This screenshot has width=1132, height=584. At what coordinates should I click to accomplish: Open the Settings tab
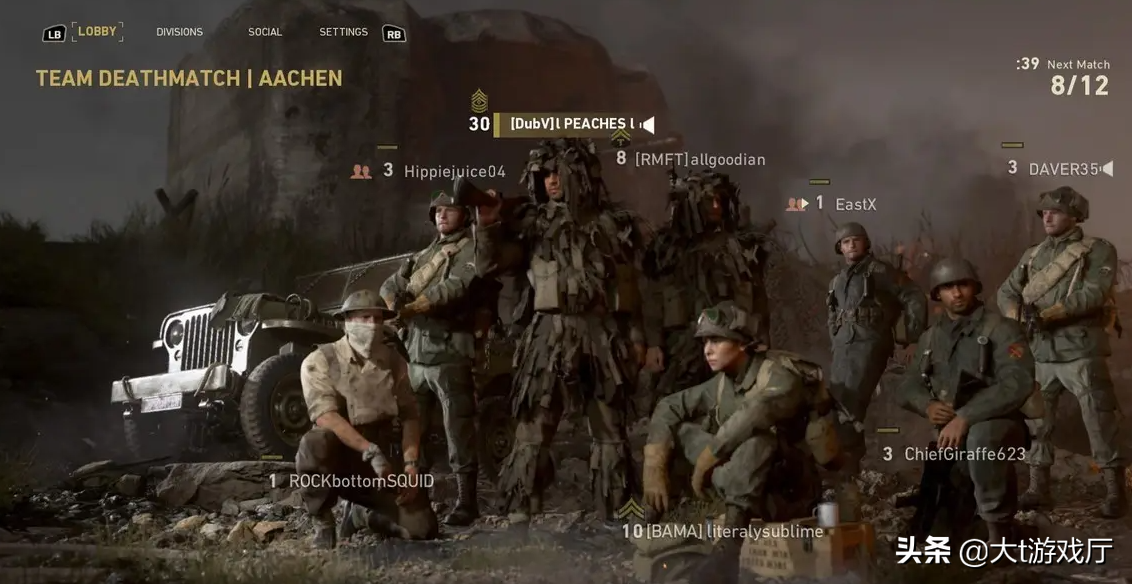[x=343, y=32]
